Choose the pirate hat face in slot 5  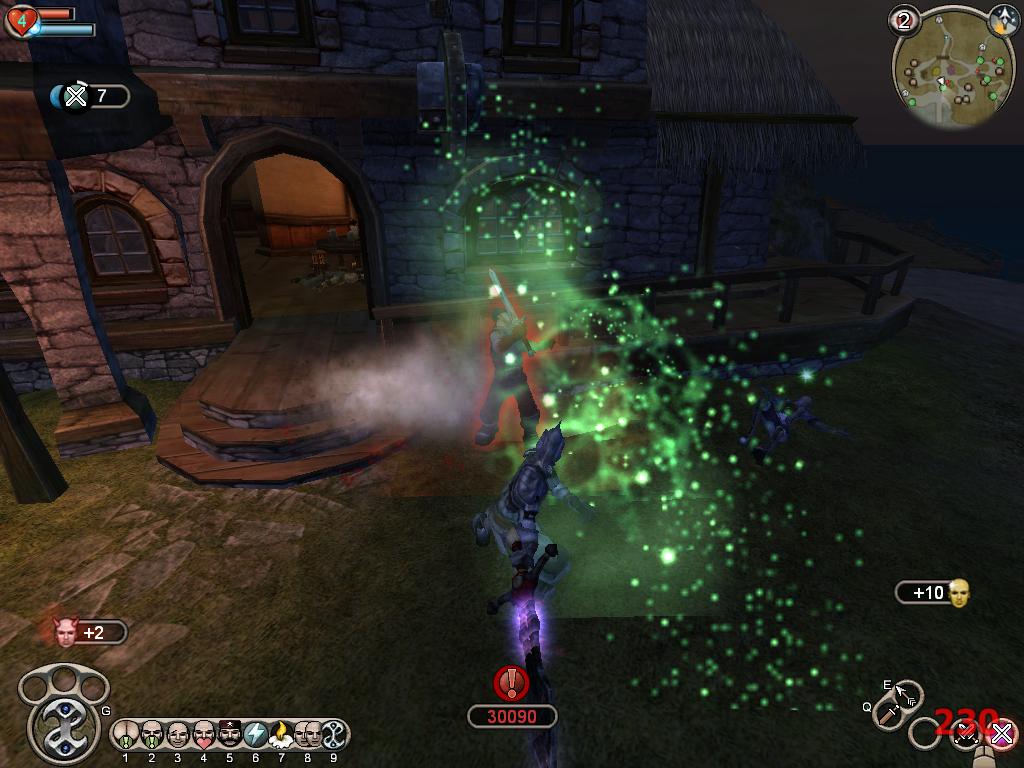coord(230,734)
